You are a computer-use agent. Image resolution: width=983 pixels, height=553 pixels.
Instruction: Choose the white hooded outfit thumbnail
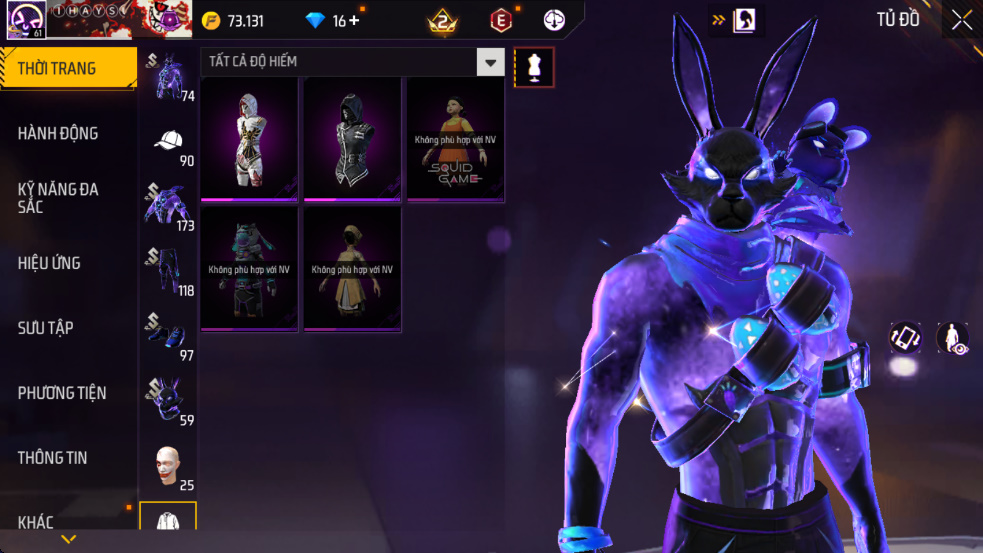click(250, 139)
